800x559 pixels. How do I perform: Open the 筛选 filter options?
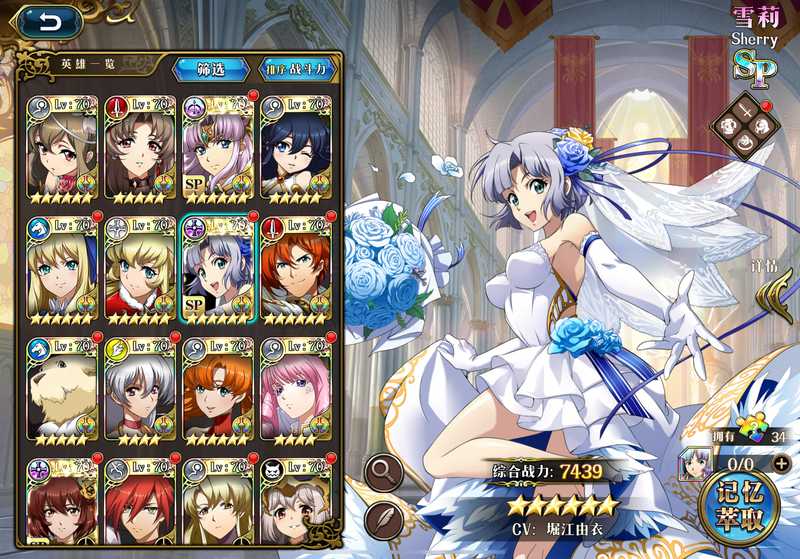point(211,69)
